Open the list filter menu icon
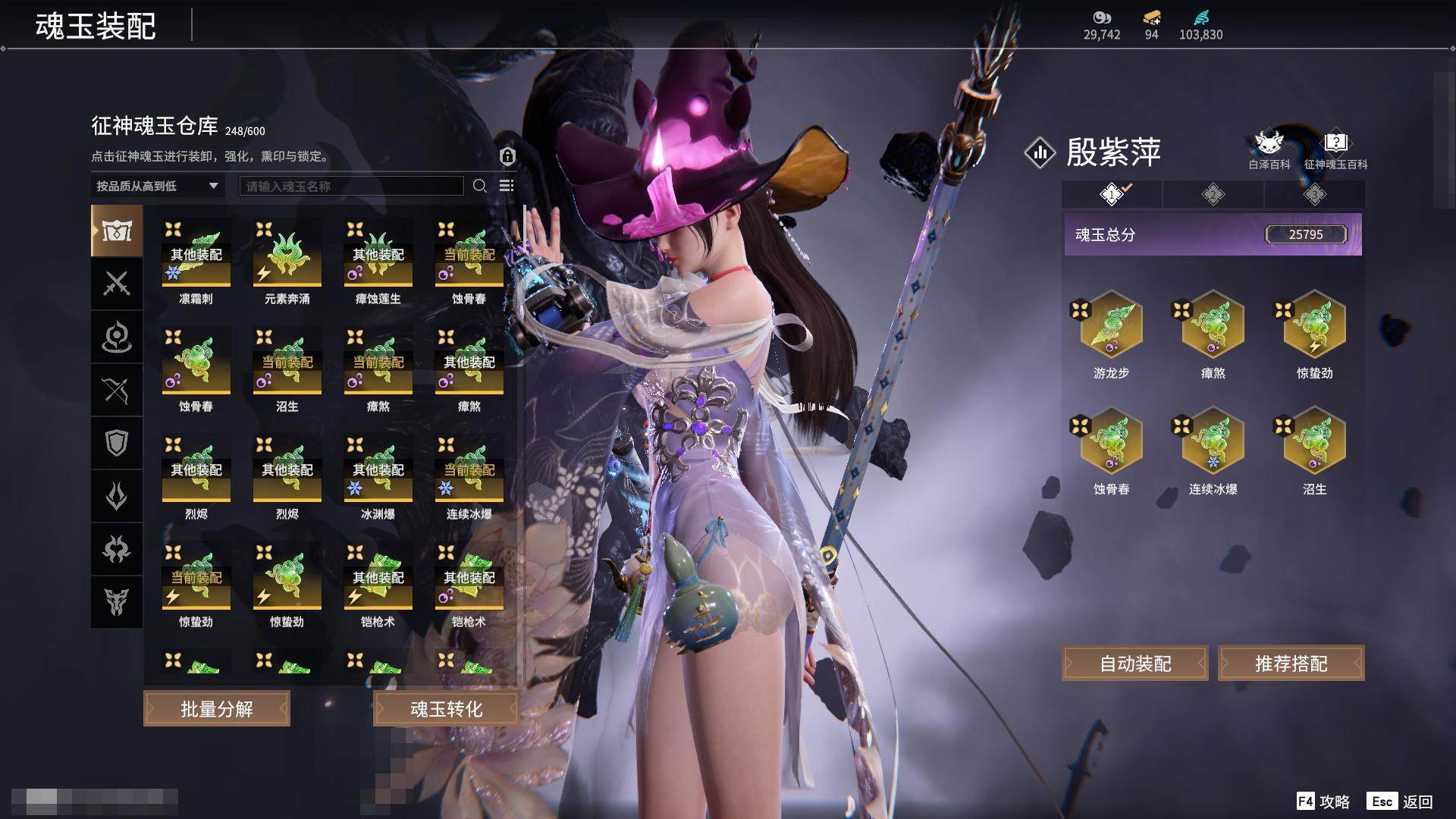 tap(507, 186)
